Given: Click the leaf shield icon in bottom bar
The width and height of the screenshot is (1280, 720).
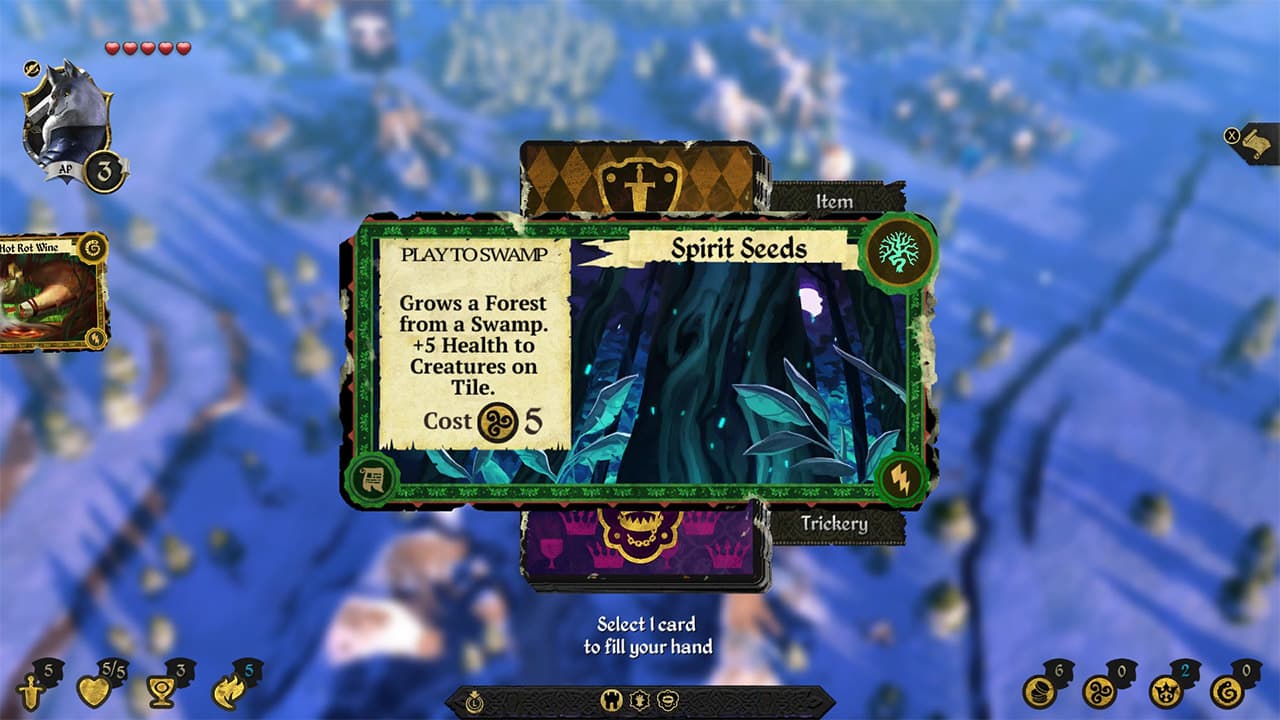Looking at the screenshot, I should 637,701.
